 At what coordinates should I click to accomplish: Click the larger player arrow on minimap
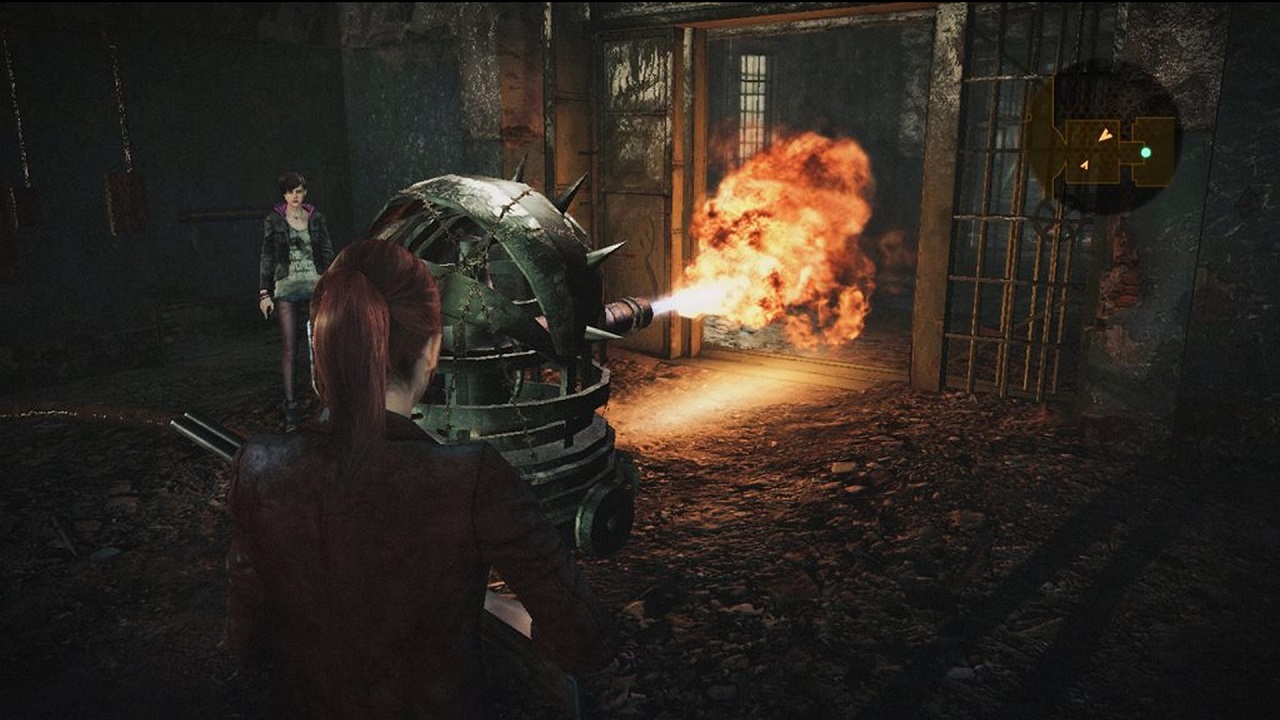(1105, 134)
